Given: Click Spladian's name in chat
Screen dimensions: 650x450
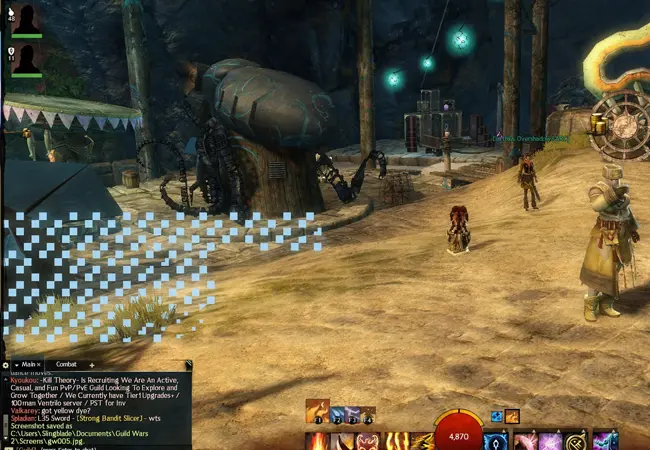Looking at the screenshot, I should pos(20,416).
